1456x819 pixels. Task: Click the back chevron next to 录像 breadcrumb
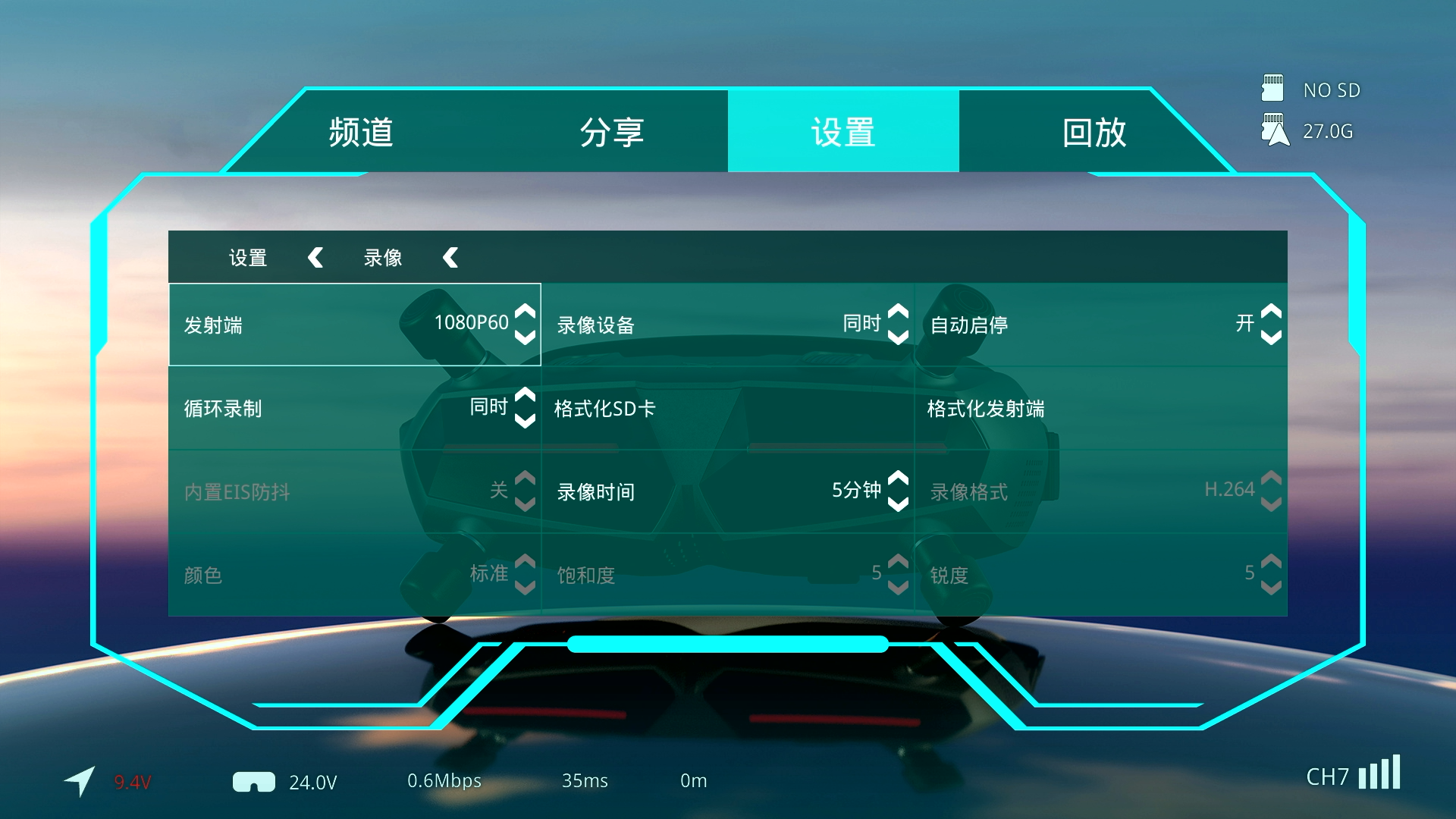tap(450, 257)
